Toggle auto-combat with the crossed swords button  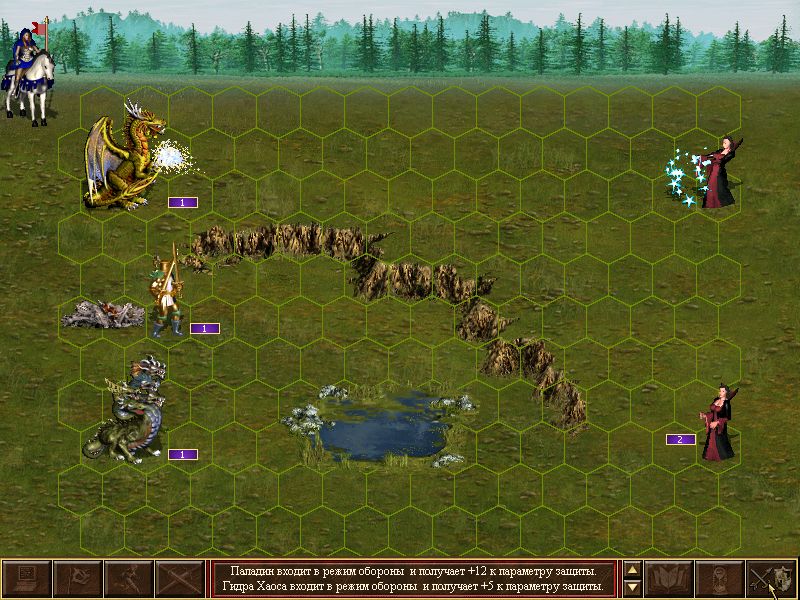179,579
